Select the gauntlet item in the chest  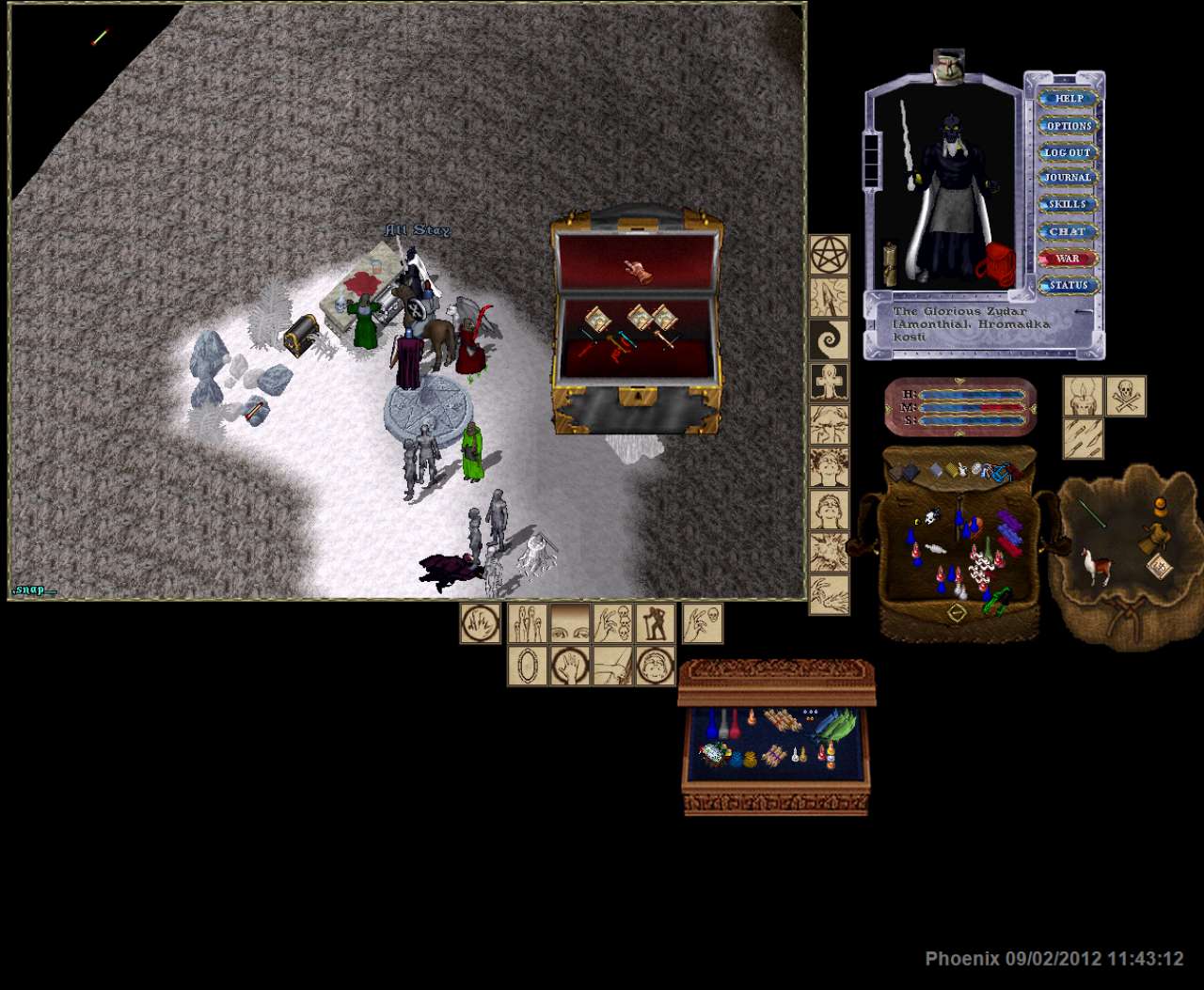click(640, 272)
